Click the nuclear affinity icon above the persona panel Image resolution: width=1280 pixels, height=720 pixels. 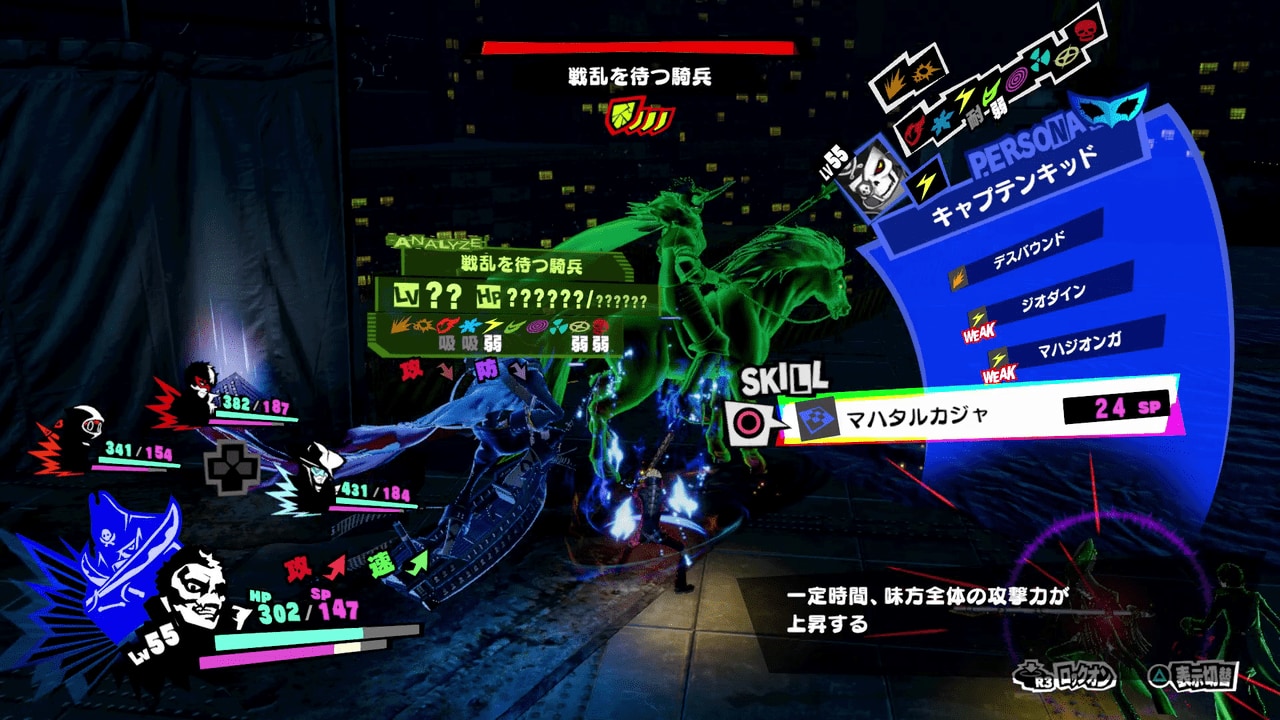[1038, 58]
